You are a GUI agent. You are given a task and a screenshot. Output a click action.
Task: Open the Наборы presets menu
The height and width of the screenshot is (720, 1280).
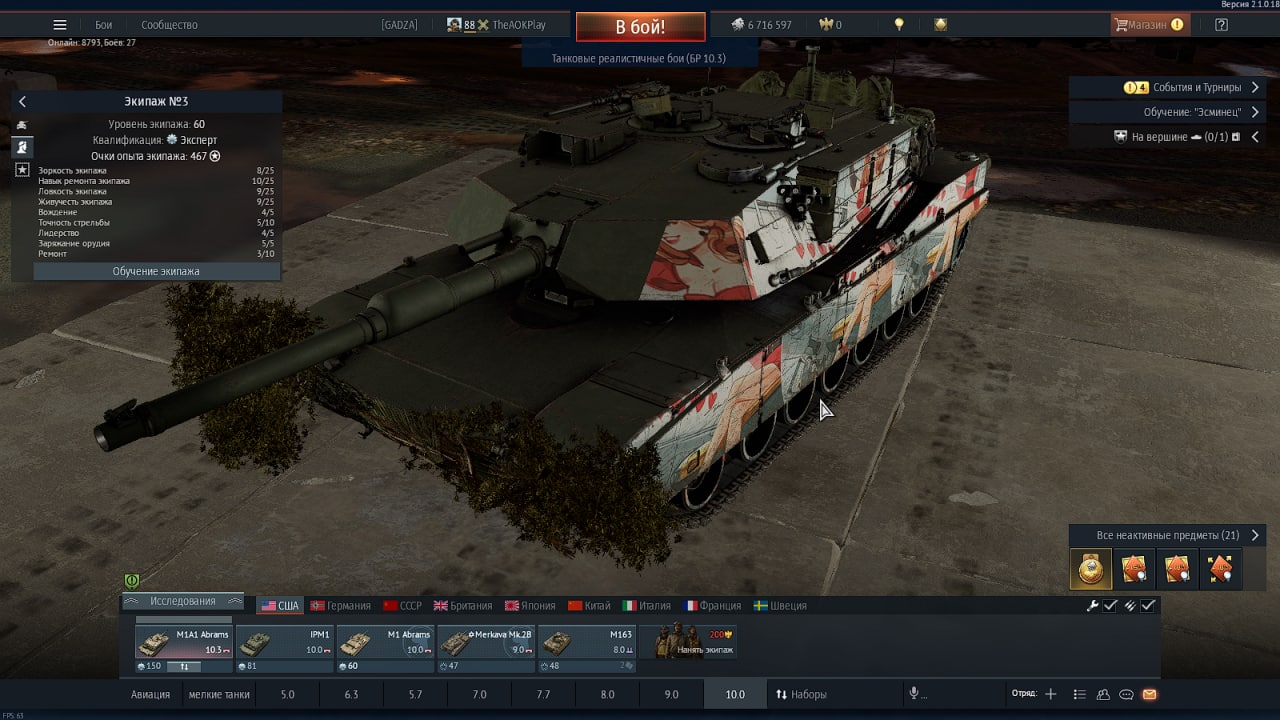click(x=801, y=694)
